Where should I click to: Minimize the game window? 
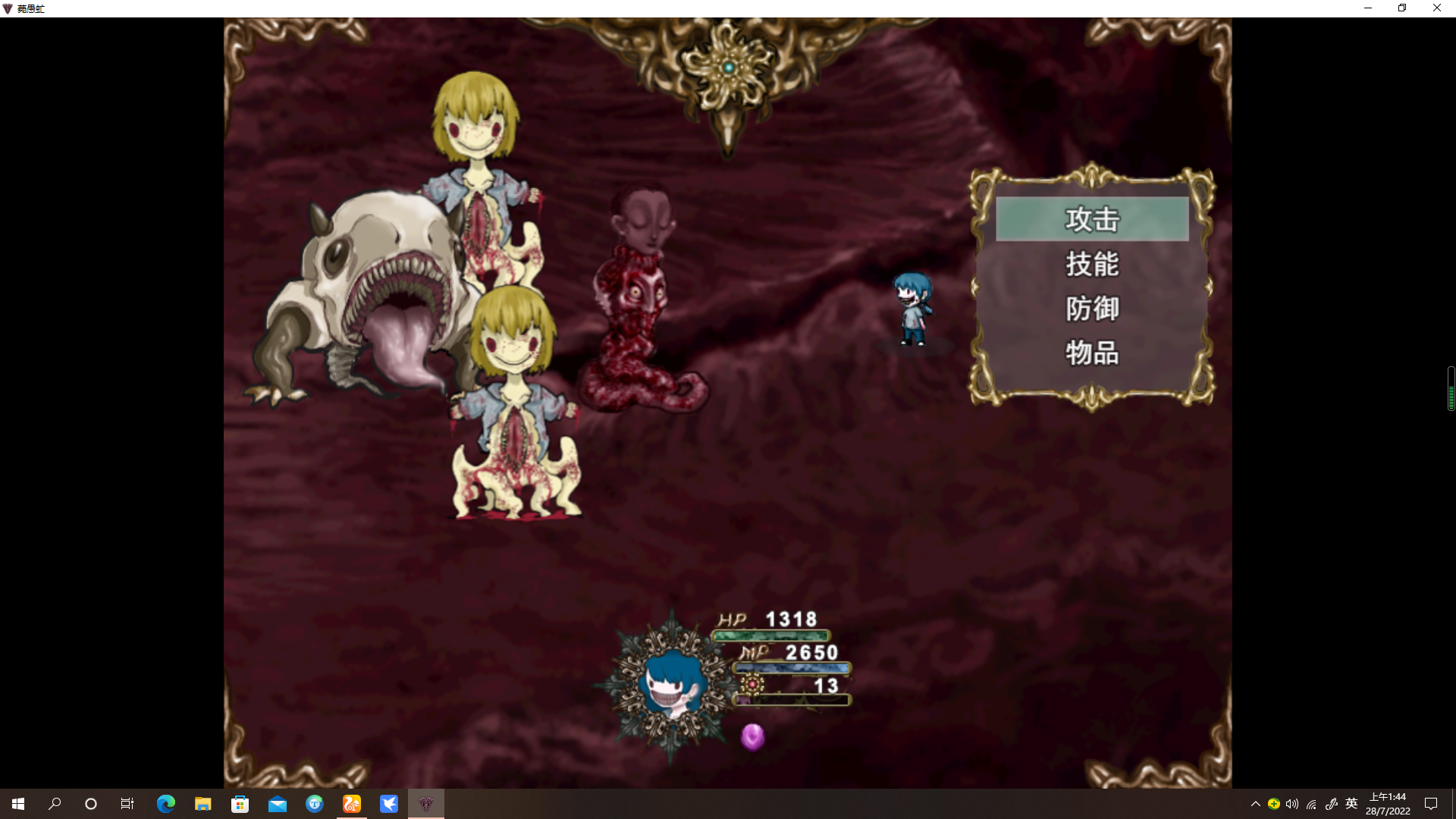click(1368, 8)
